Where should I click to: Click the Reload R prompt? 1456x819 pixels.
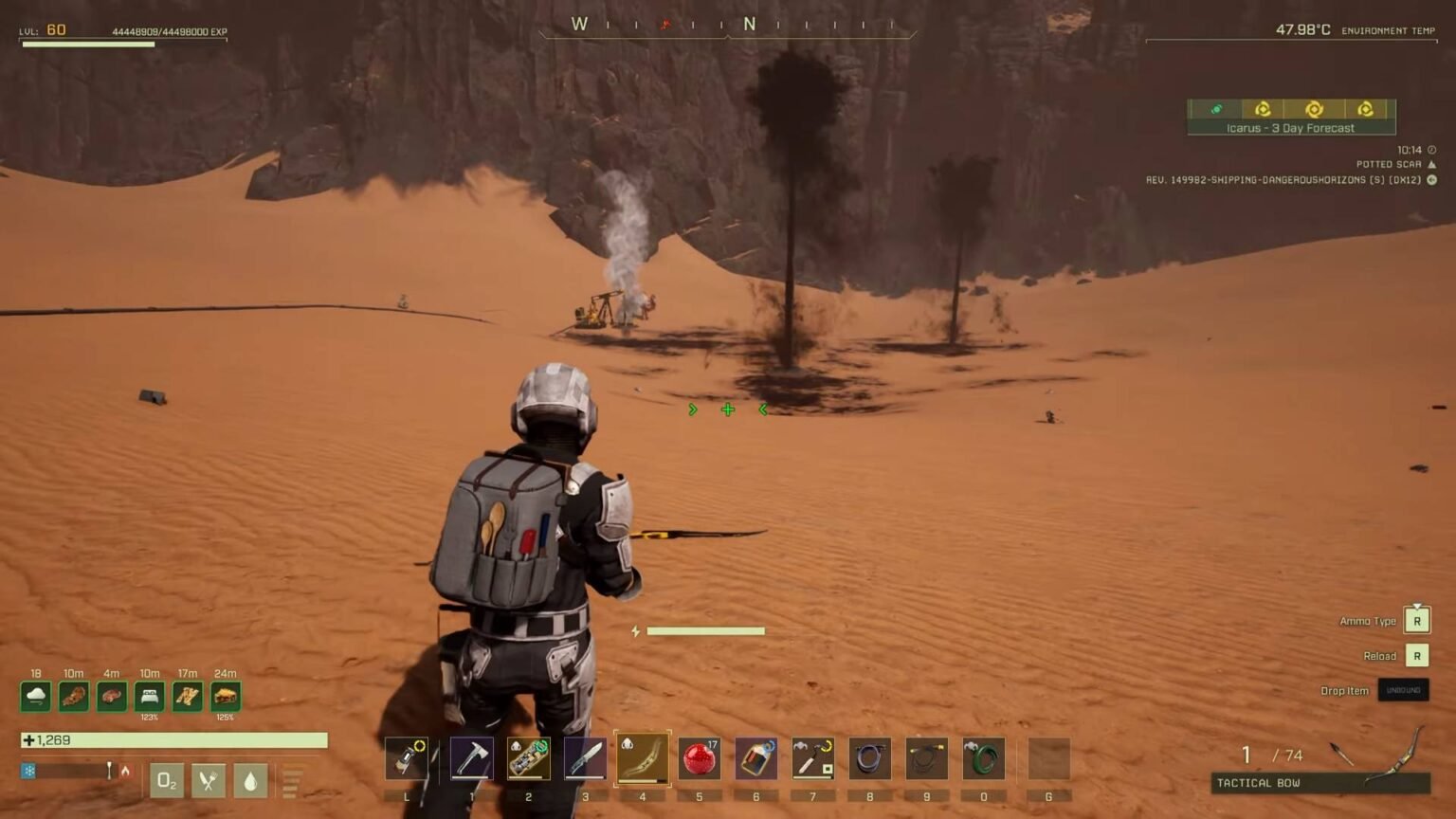click(1418, 655)
